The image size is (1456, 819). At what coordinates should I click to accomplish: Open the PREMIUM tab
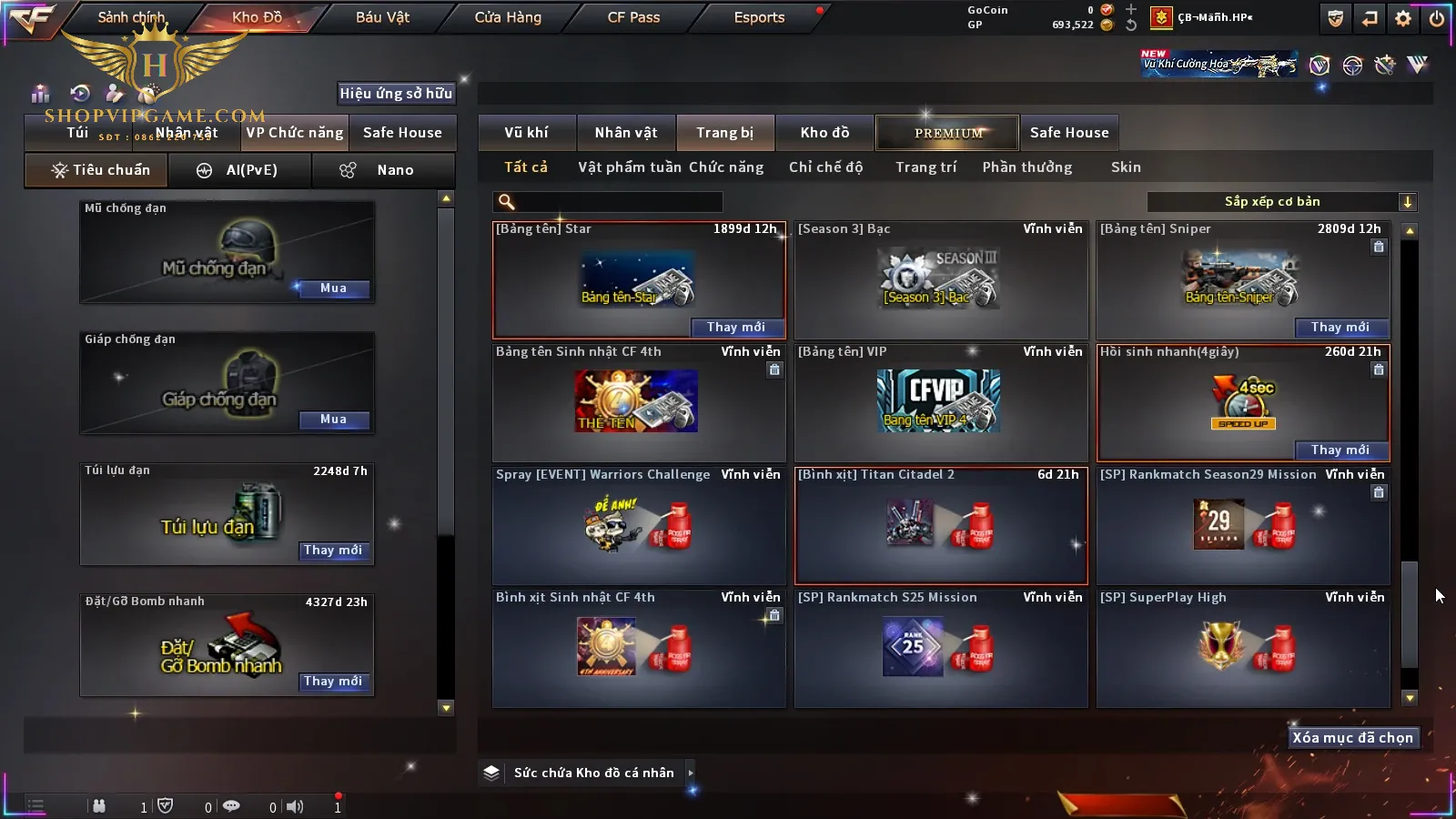(x=947, y=133)
